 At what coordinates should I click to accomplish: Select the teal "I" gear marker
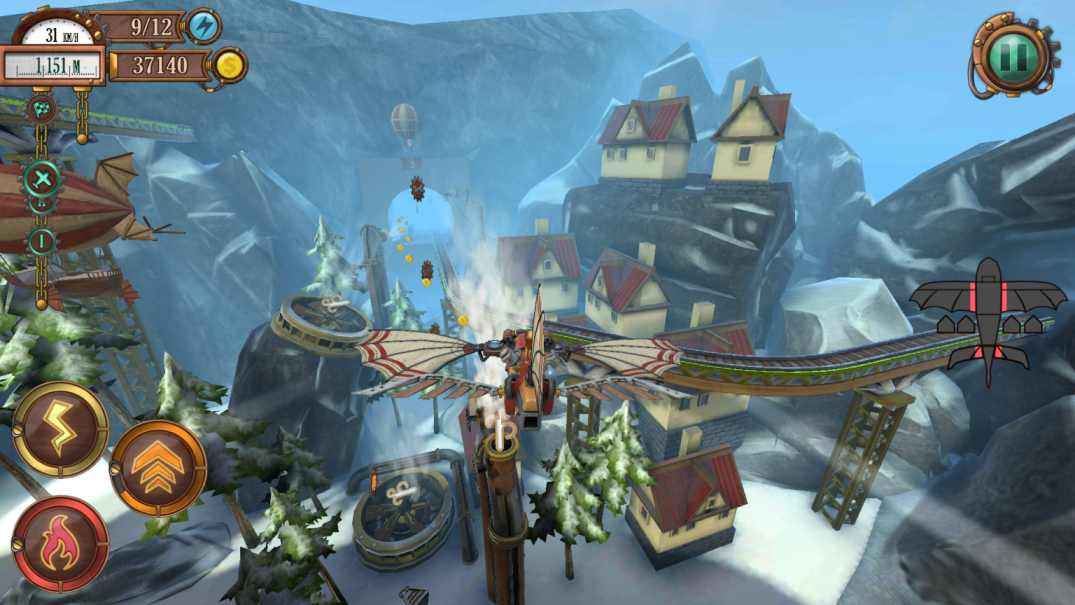click(x=41, y=241)
